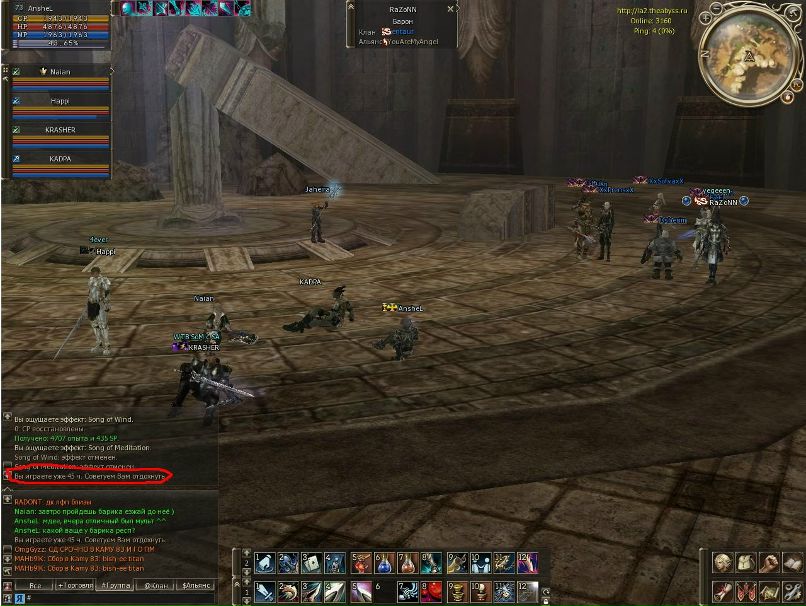The width and height of the screenshot is (806, 606).
Task: Open the character status face icon
Action: [x=722, y=563]
